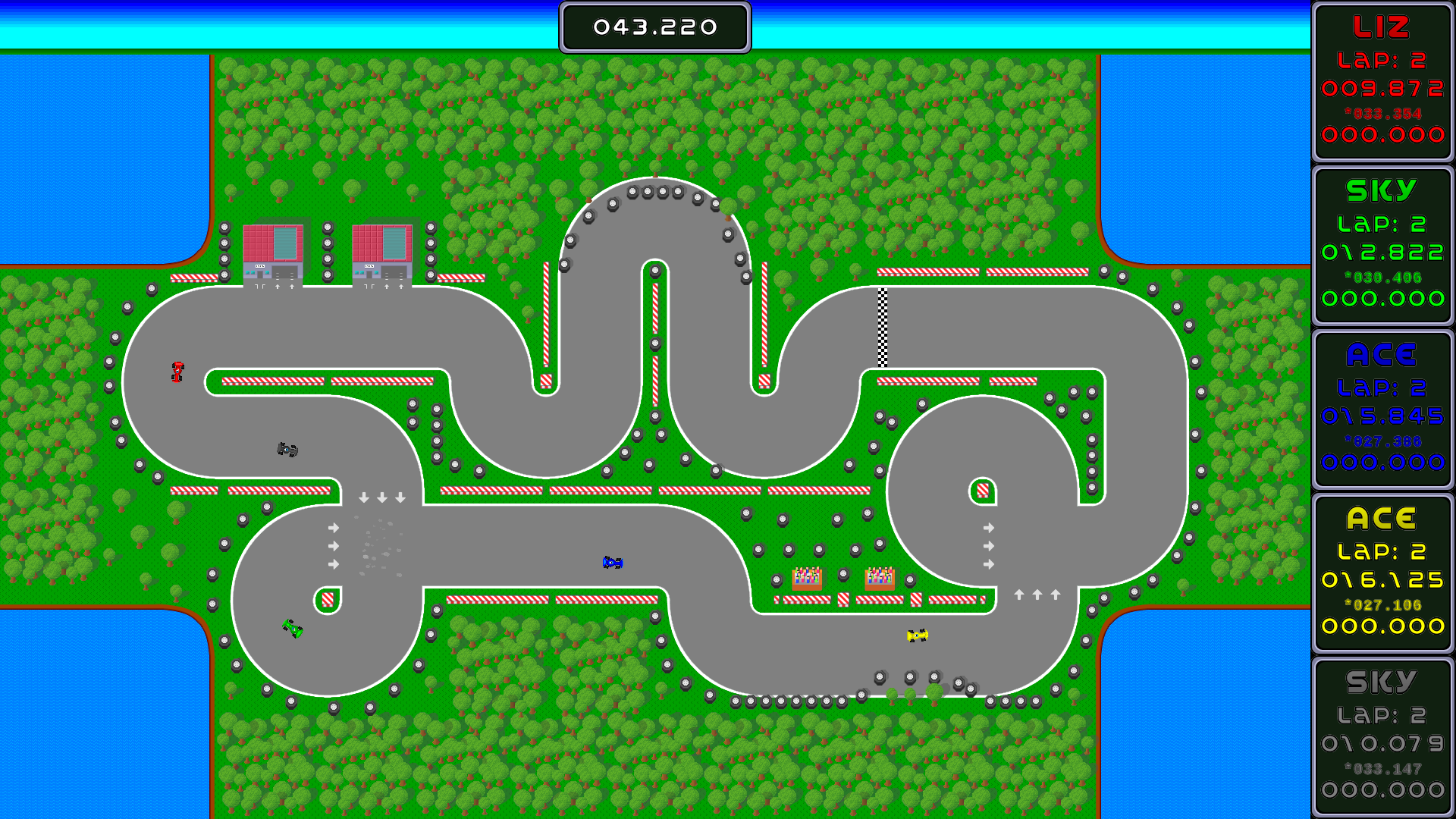Click the upward arrows before the right loop

pyautogui.click(x=1039, y=594)
